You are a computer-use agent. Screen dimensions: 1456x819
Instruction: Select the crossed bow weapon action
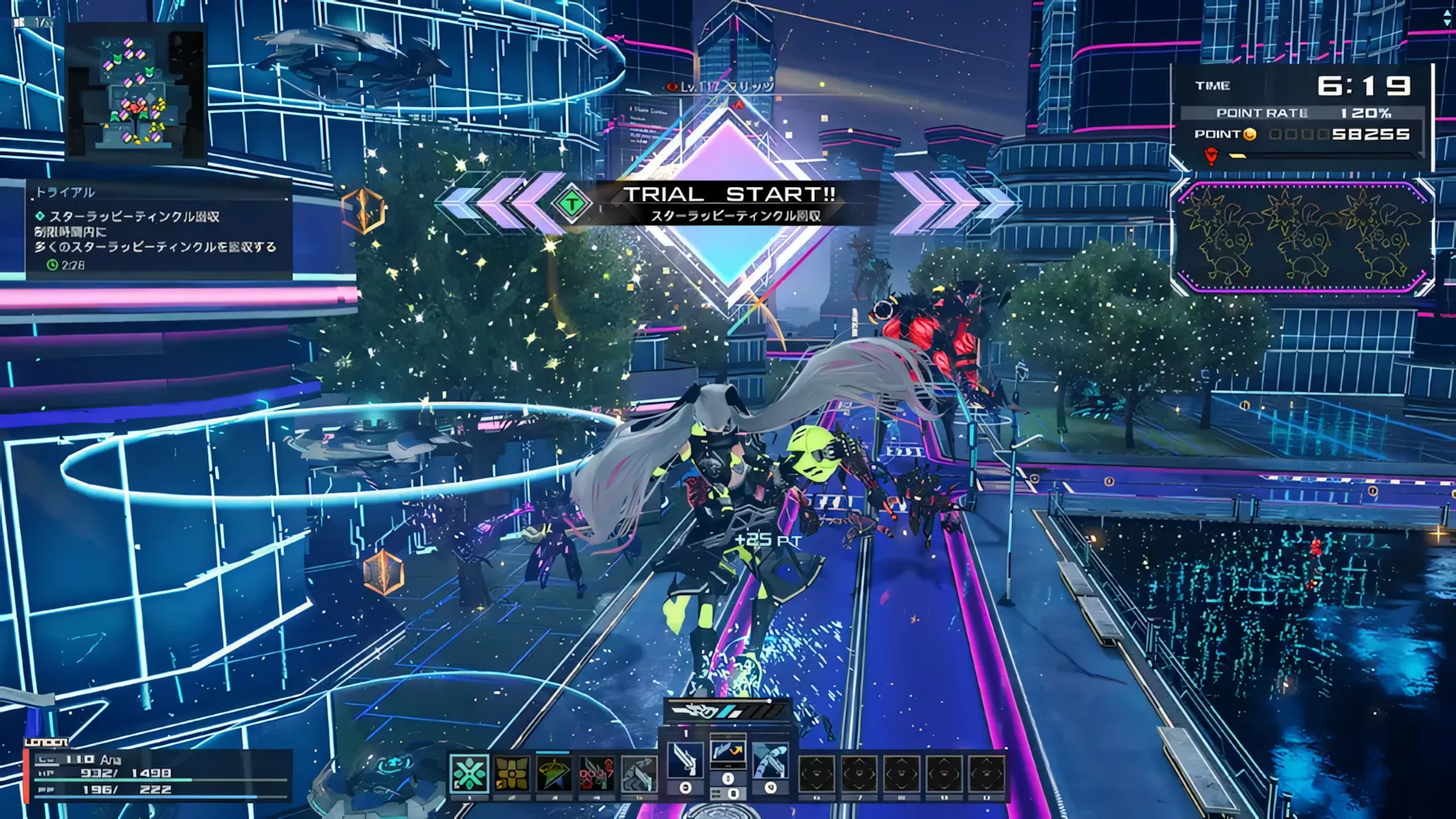coord(770,761)
